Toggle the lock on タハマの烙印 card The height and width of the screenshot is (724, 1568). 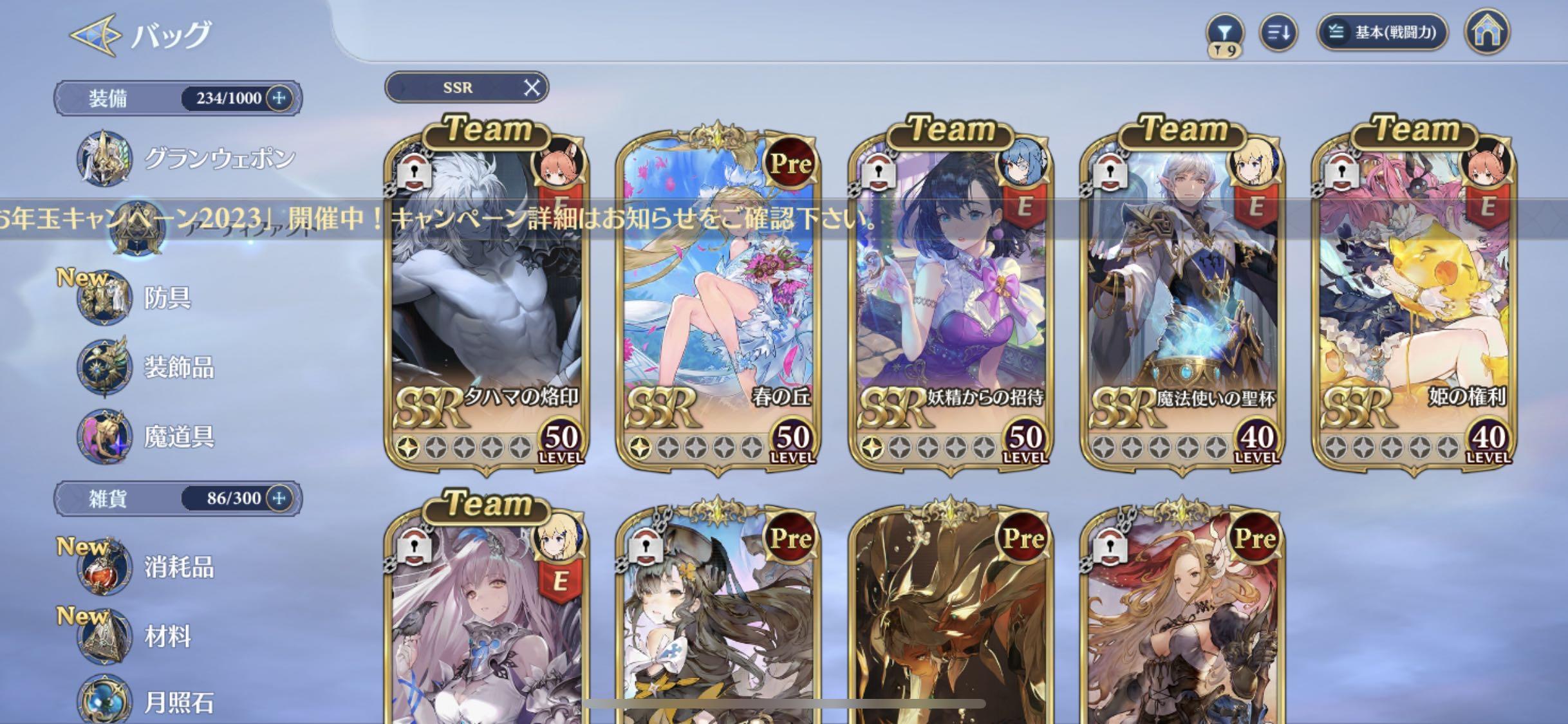tap(416, 171)
